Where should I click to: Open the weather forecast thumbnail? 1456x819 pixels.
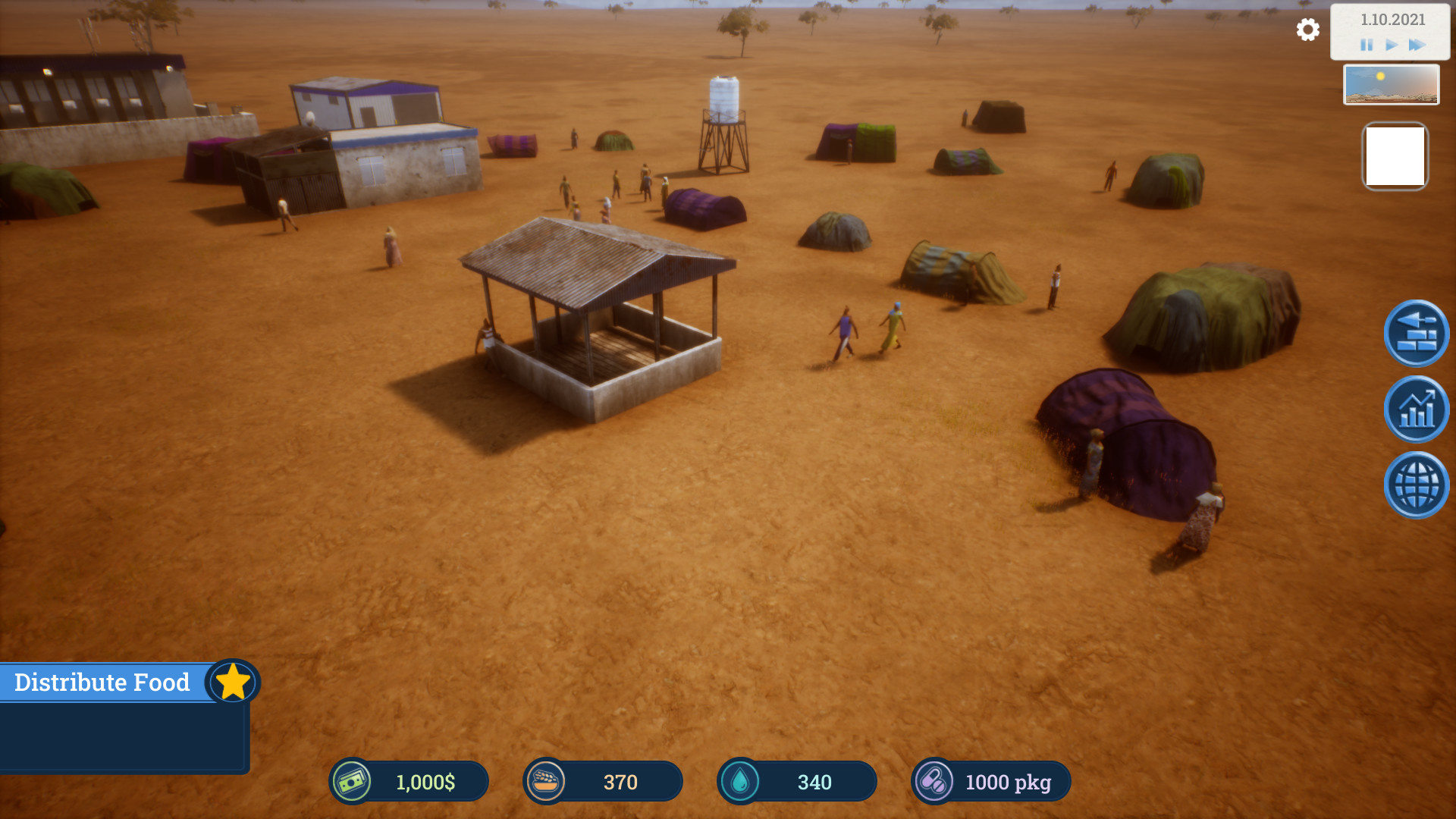tap(1392, 84)
